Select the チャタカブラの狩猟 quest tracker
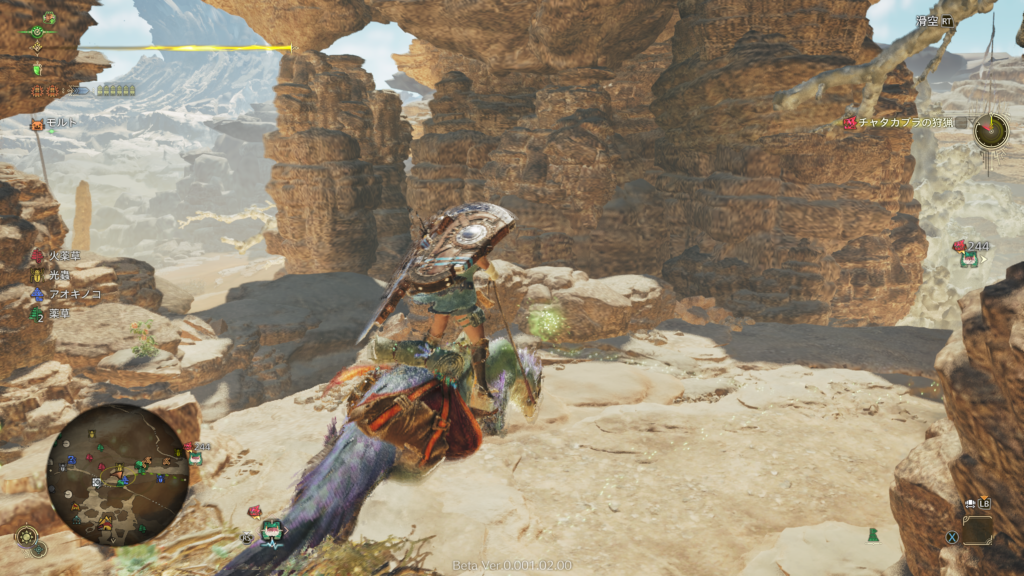The width and height of the screenshot is (1024, 576). click(898, 123)
